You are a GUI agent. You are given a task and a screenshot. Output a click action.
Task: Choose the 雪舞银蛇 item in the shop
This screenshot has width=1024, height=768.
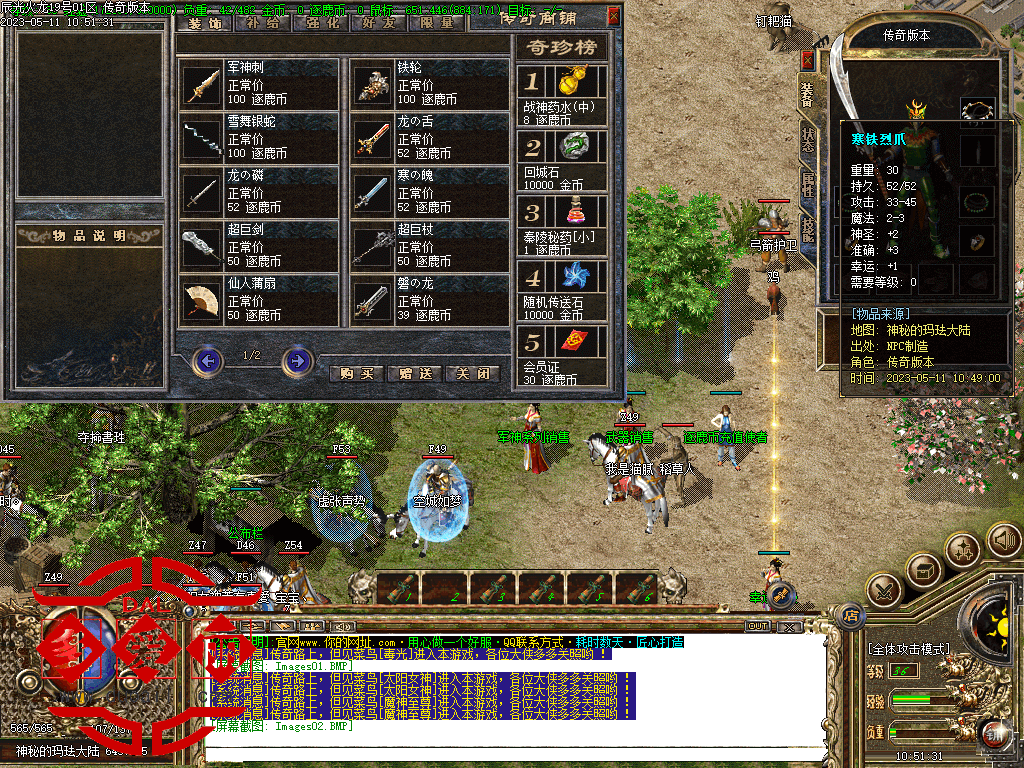(259, 137)
